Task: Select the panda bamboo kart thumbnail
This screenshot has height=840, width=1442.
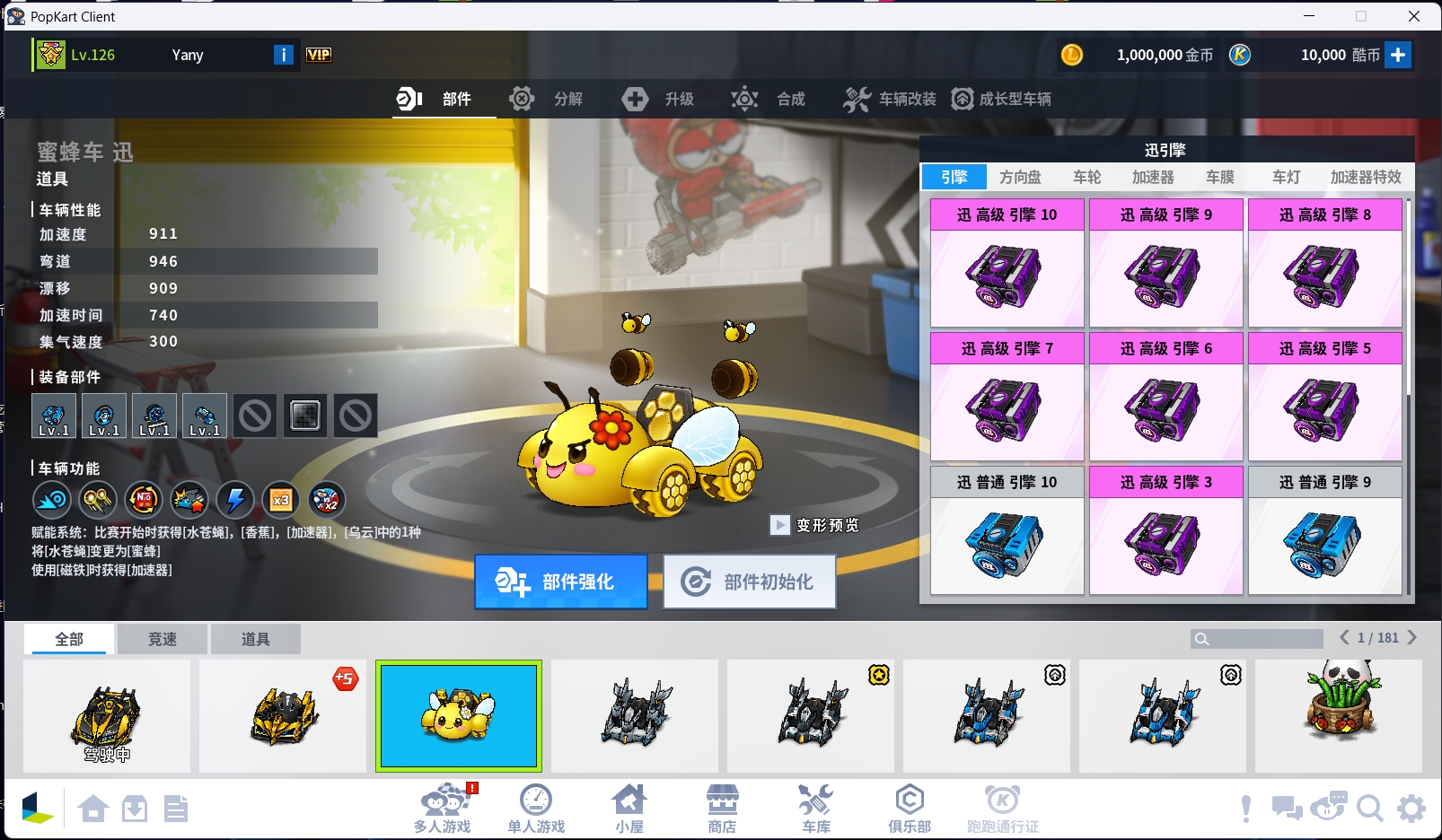Action: tap(1339, 715)
